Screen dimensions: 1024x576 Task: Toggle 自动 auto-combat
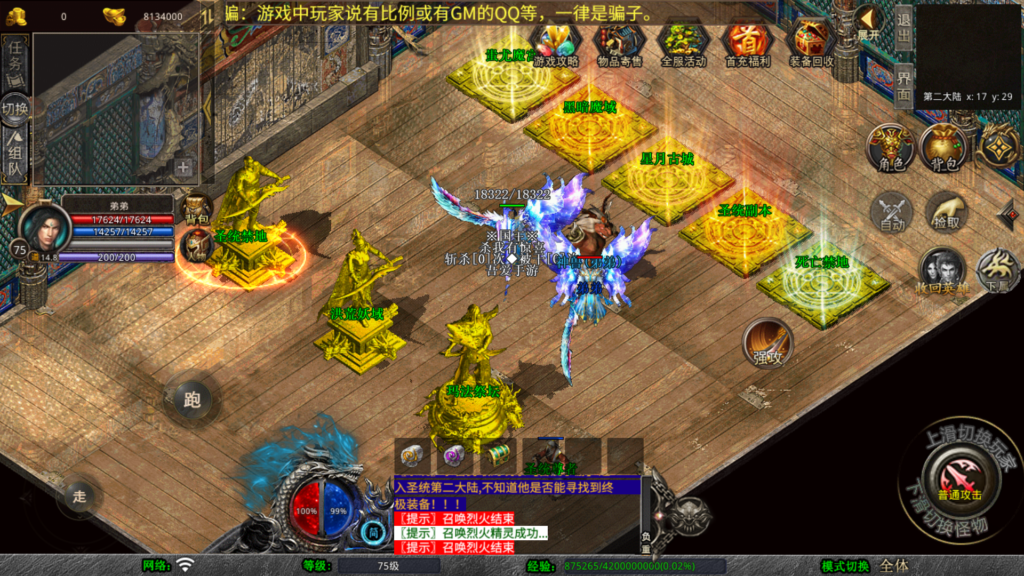coord(890,212)
